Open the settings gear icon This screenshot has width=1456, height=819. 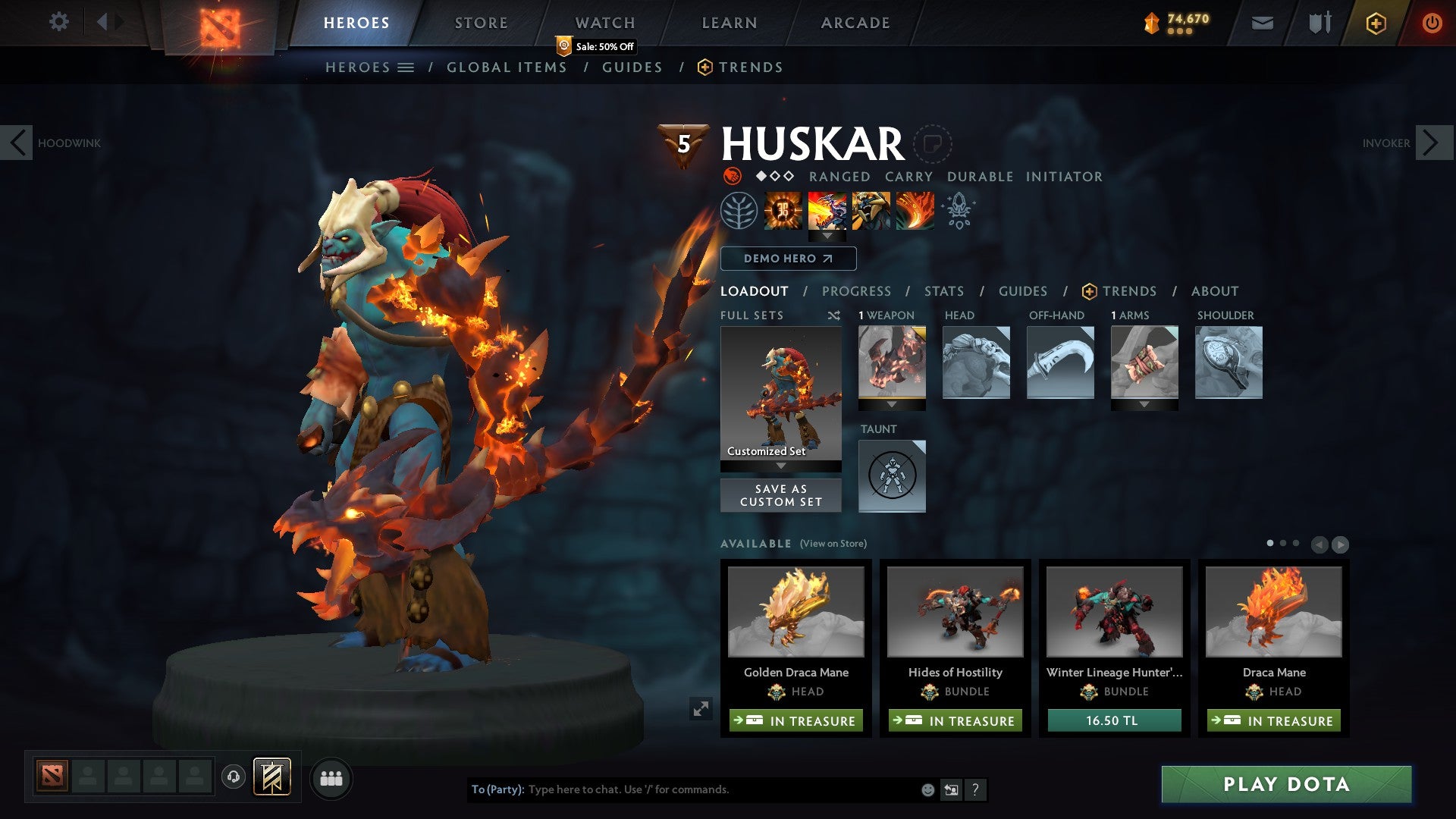[58, 21]
